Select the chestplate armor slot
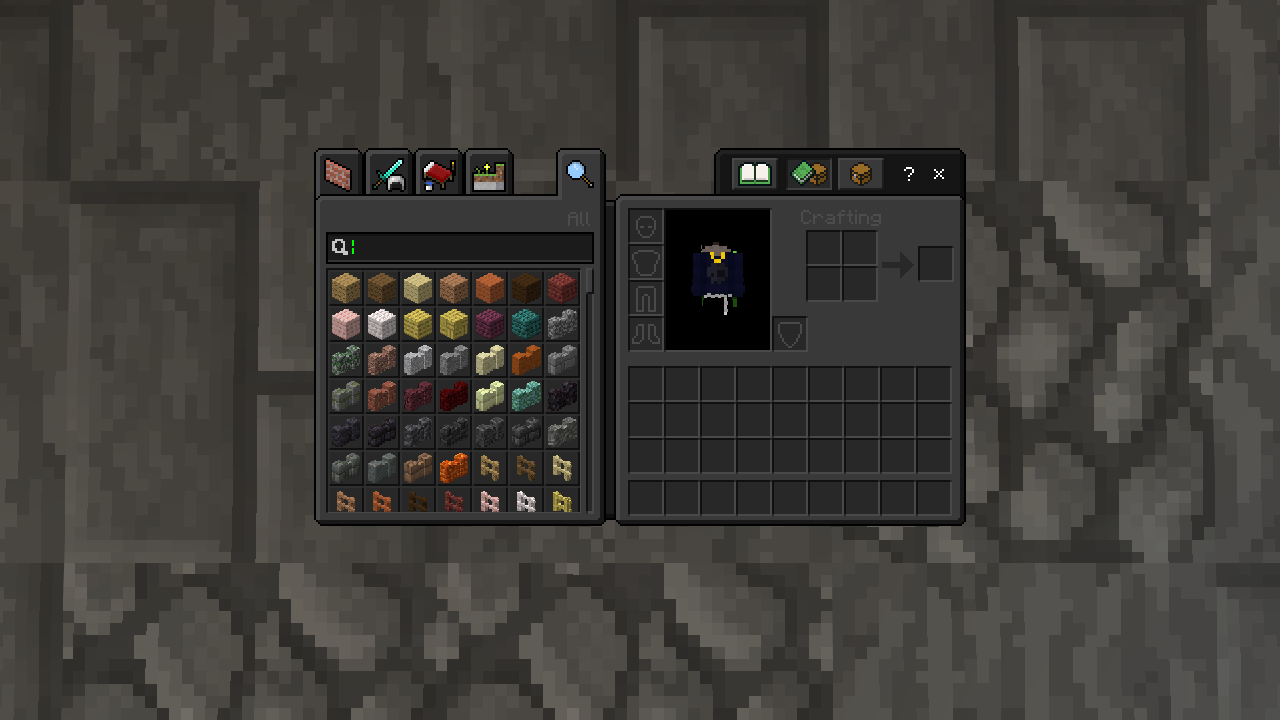This screenshot has height=720, width=1280. (x=646, y=262)
